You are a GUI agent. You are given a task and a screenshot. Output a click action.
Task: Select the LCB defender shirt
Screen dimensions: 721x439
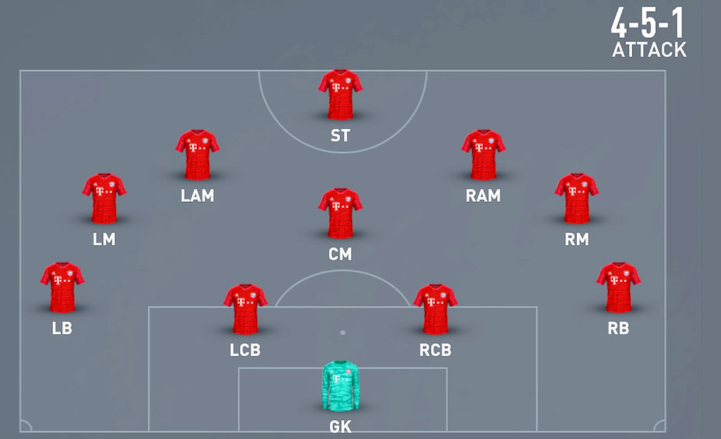[x=245, y=310]
